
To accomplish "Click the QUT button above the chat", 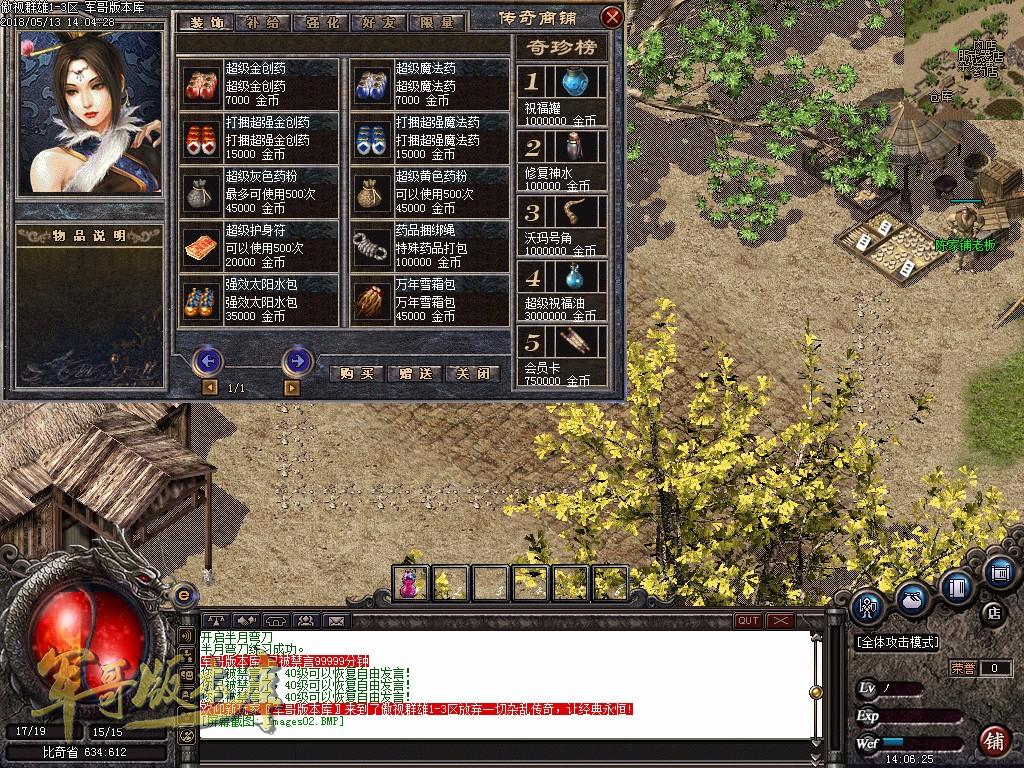I will click(x=748, y=621).
